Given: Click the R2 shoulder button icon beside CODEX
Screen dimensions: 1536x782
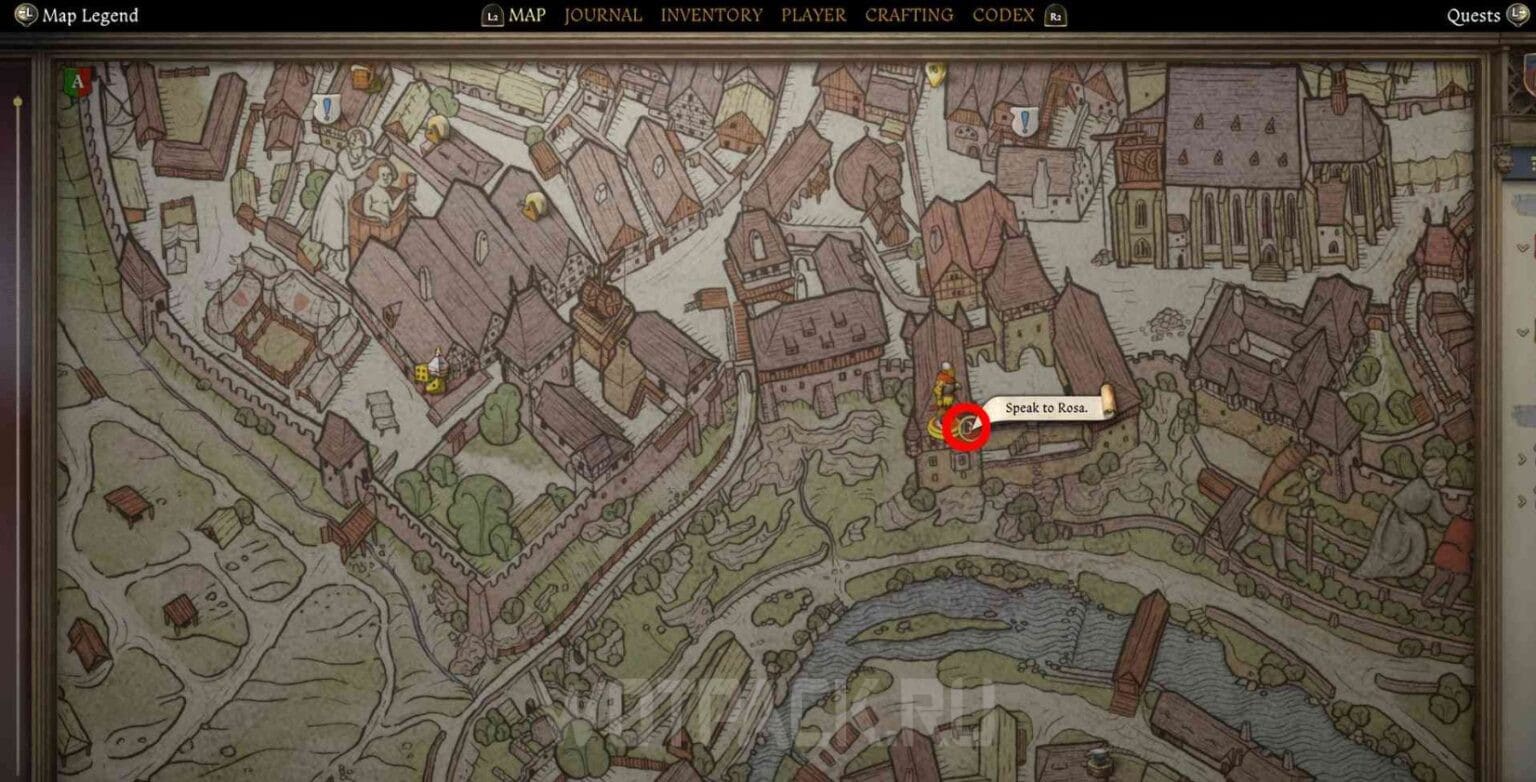Looking at the screenshot, I should point(1055,16).
